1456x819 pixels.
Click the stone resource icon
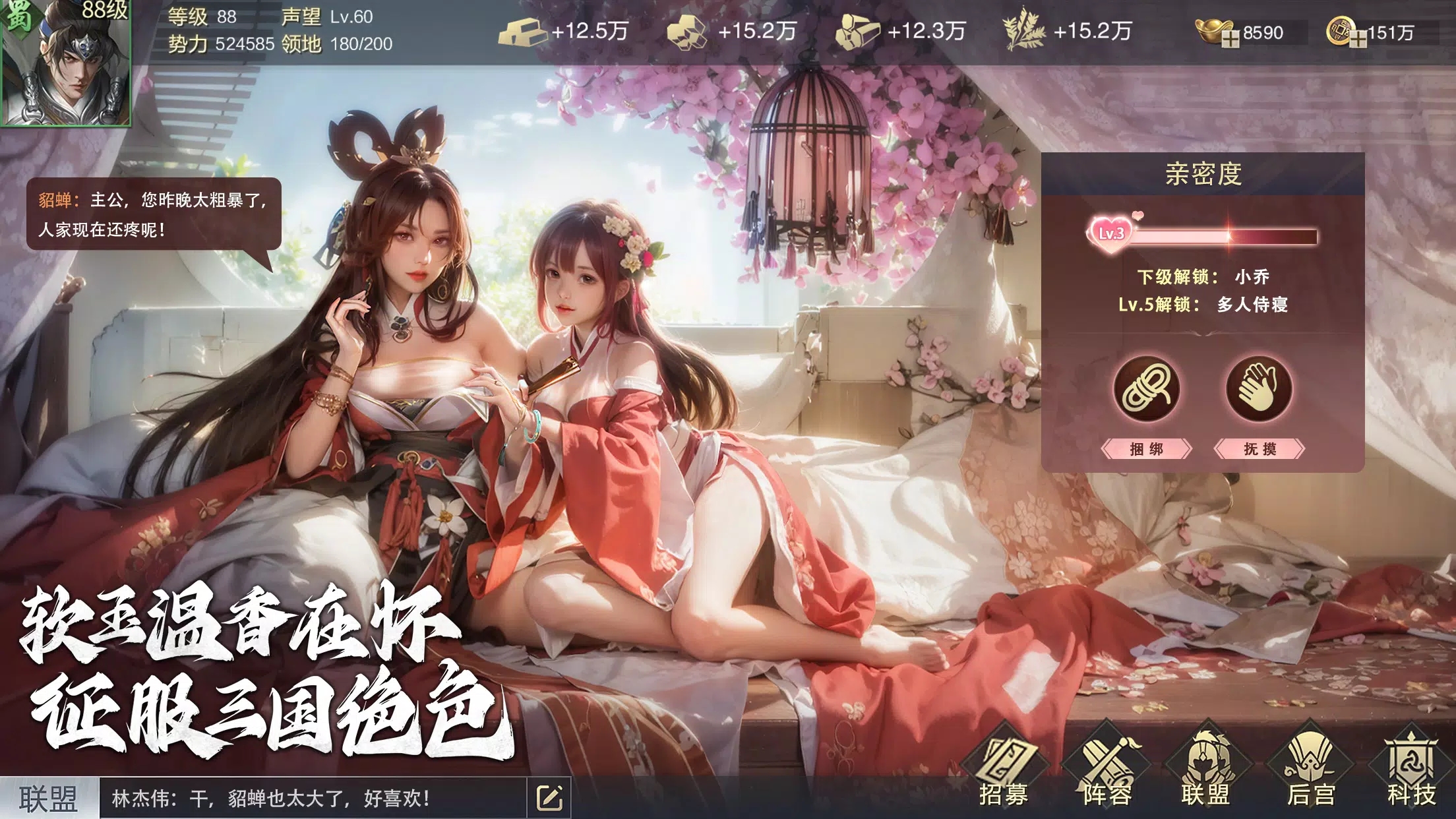click(x=688, y=30)
